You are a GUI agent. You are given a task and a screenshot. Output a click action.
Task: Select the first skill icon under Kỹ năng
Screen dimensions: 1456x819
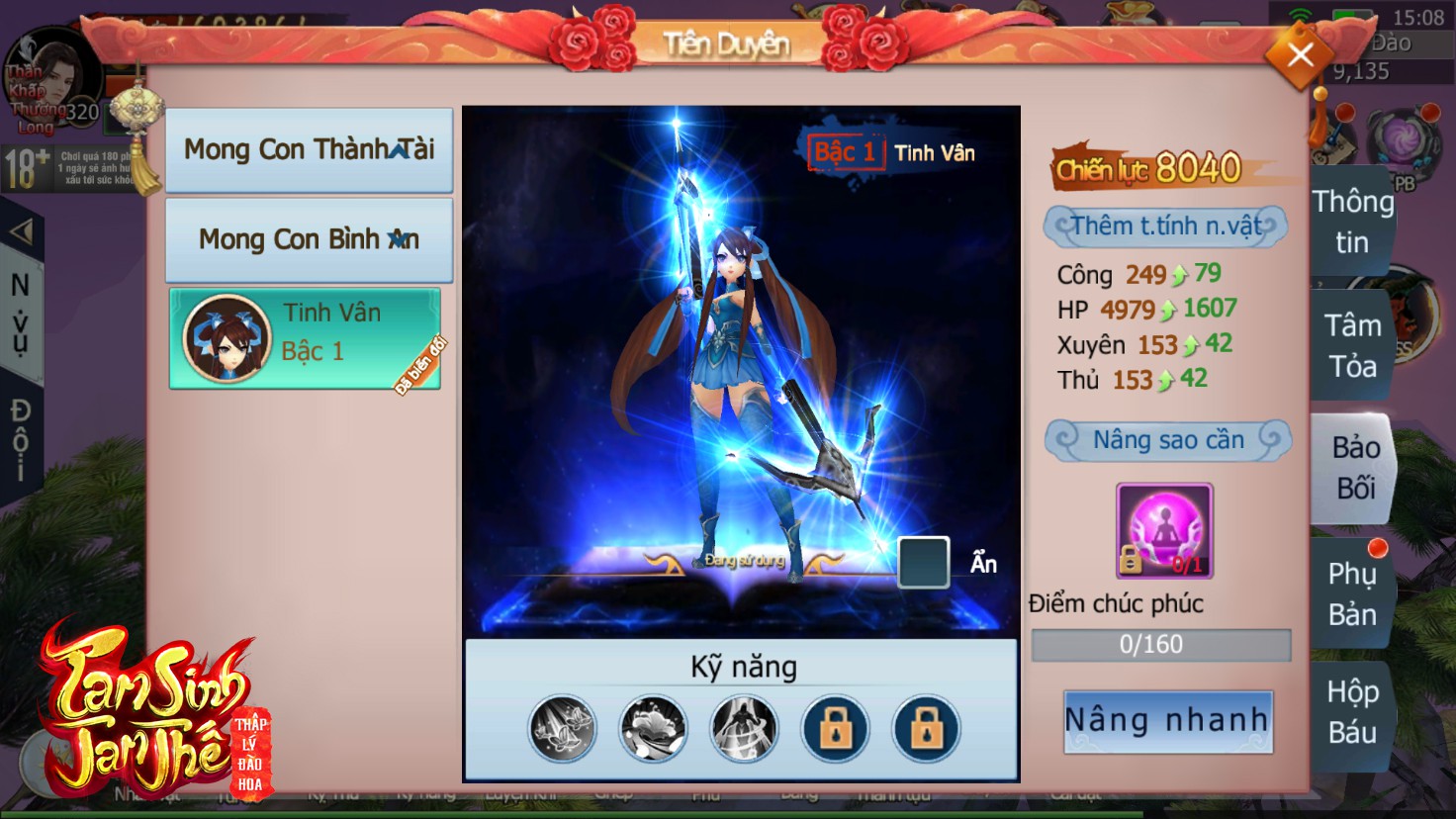pyautogui.click(x=563, y=729)
